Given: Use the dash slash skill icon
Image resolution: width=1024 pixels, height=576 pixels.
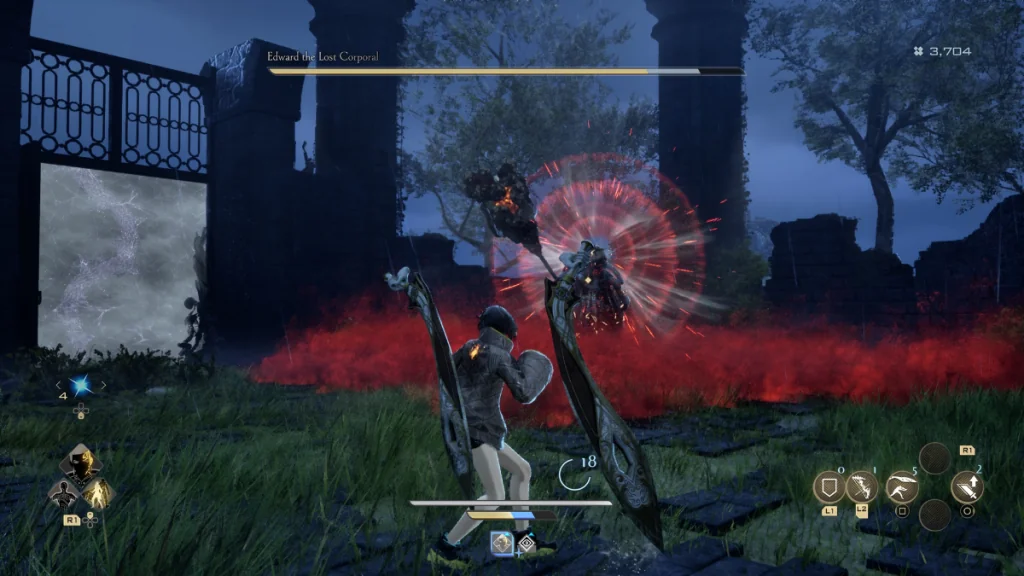Looking at the screenshot, I should pos(902,487).
